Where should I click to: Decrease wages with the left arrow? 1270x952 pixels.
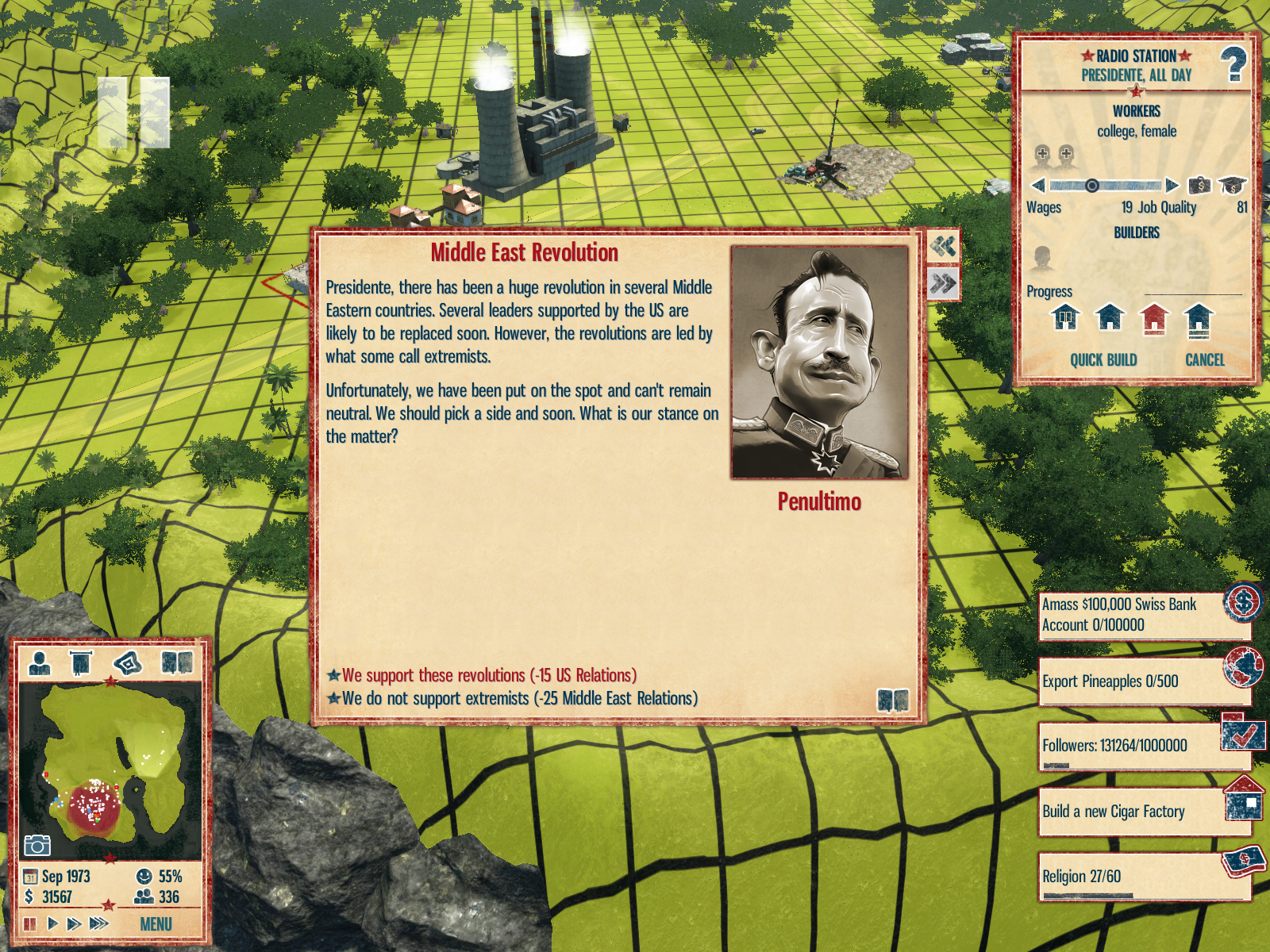click(x=1038, y=186)
